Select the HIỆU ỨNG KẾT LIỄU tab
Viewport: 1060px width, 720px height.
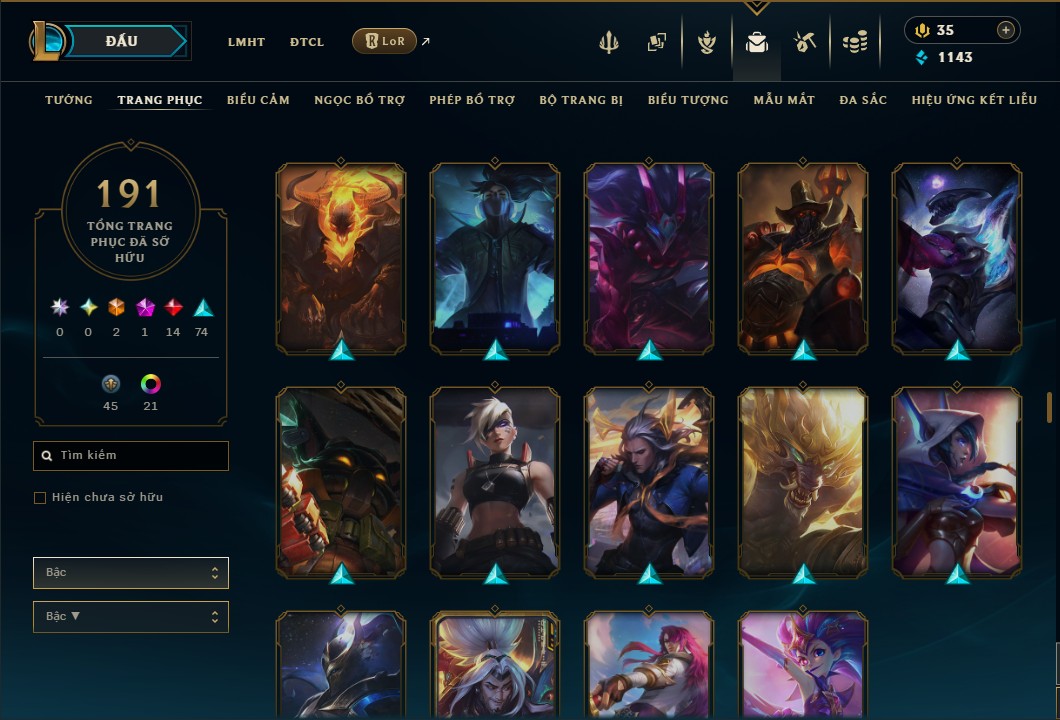pos(974,100)
